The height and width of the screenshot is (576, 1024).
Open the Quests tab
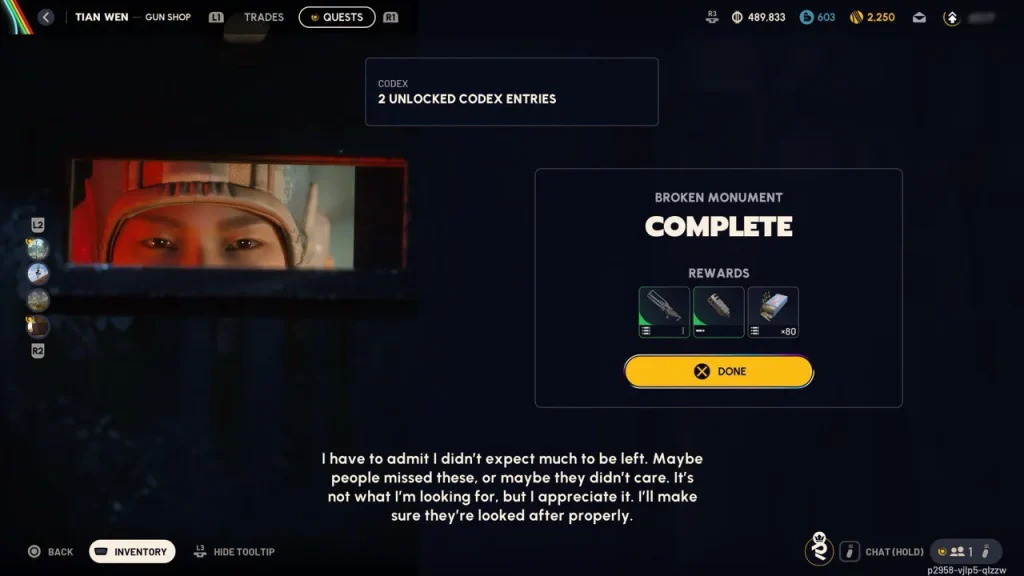337,17
